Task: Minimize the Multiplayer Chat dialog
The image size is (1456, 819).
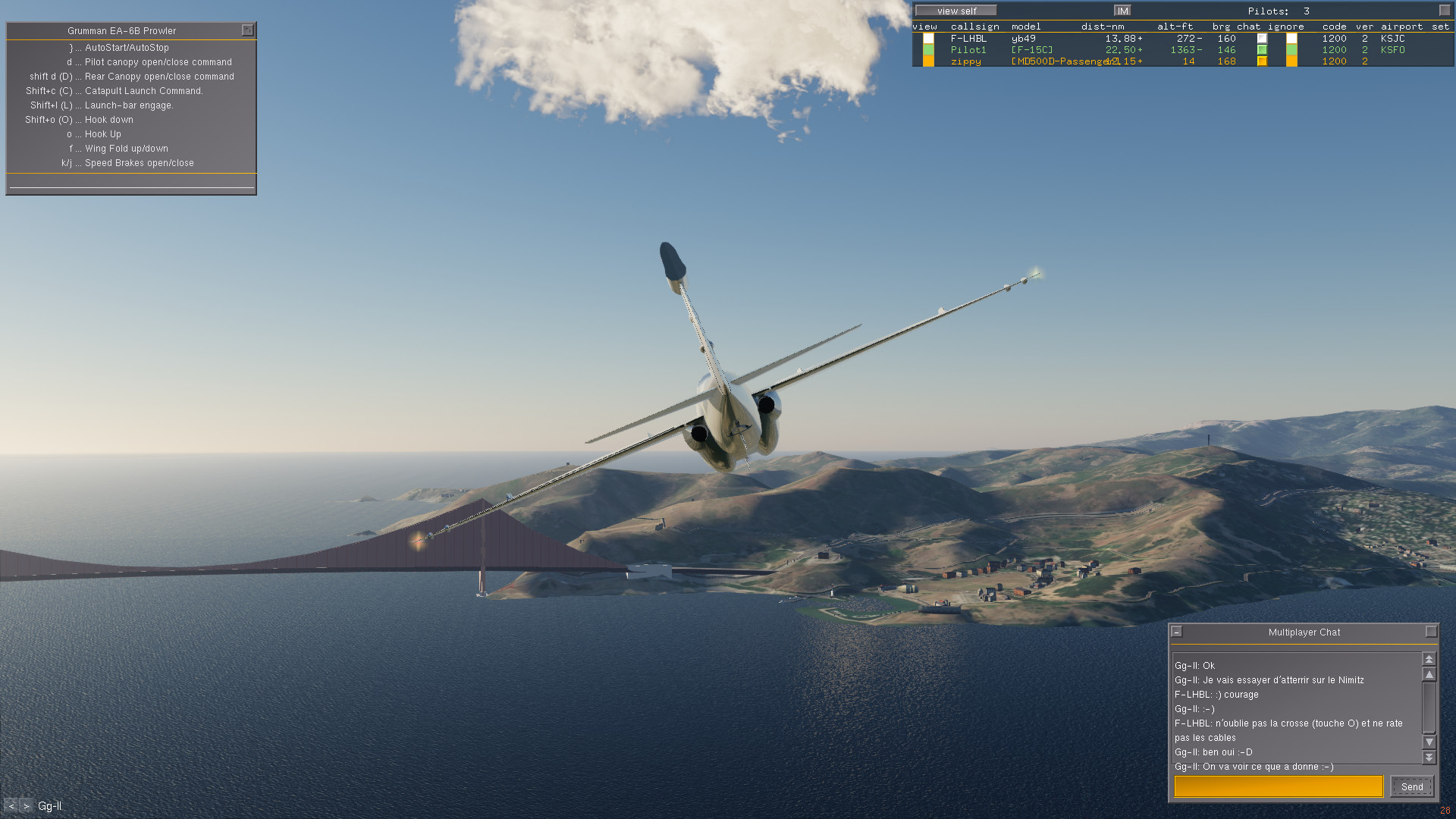Action: tap(1177, 632)
